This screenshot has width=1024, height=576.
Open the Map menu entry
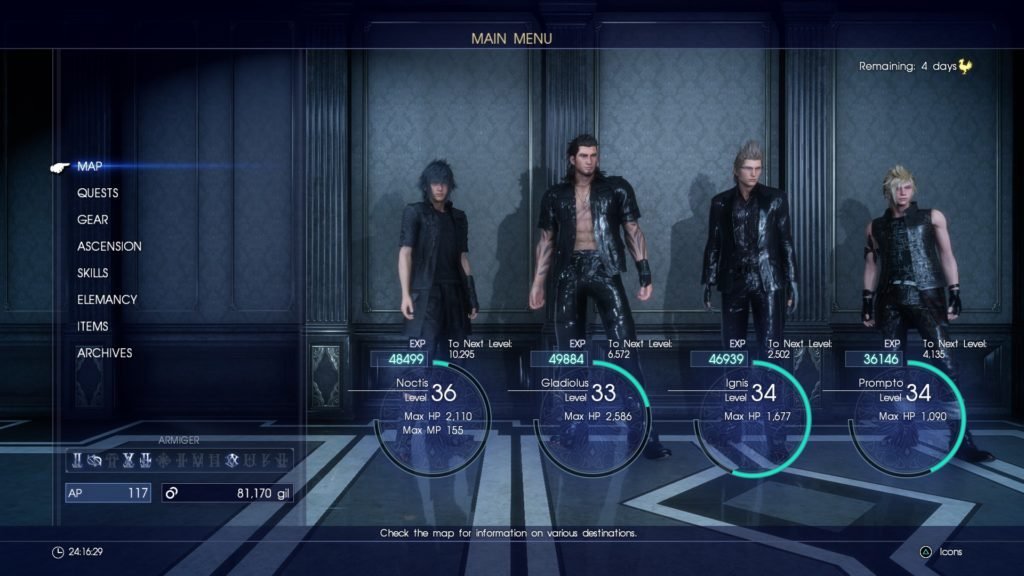[89, 166]
